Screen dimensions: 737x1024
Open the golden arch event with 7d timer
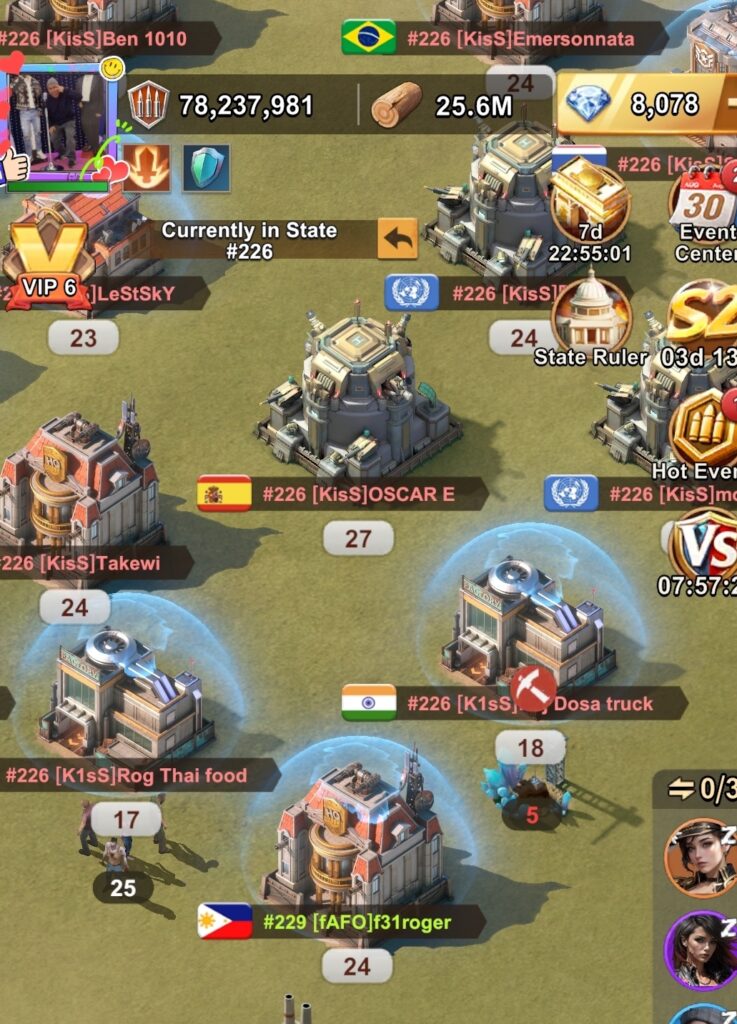coord(590,201)
